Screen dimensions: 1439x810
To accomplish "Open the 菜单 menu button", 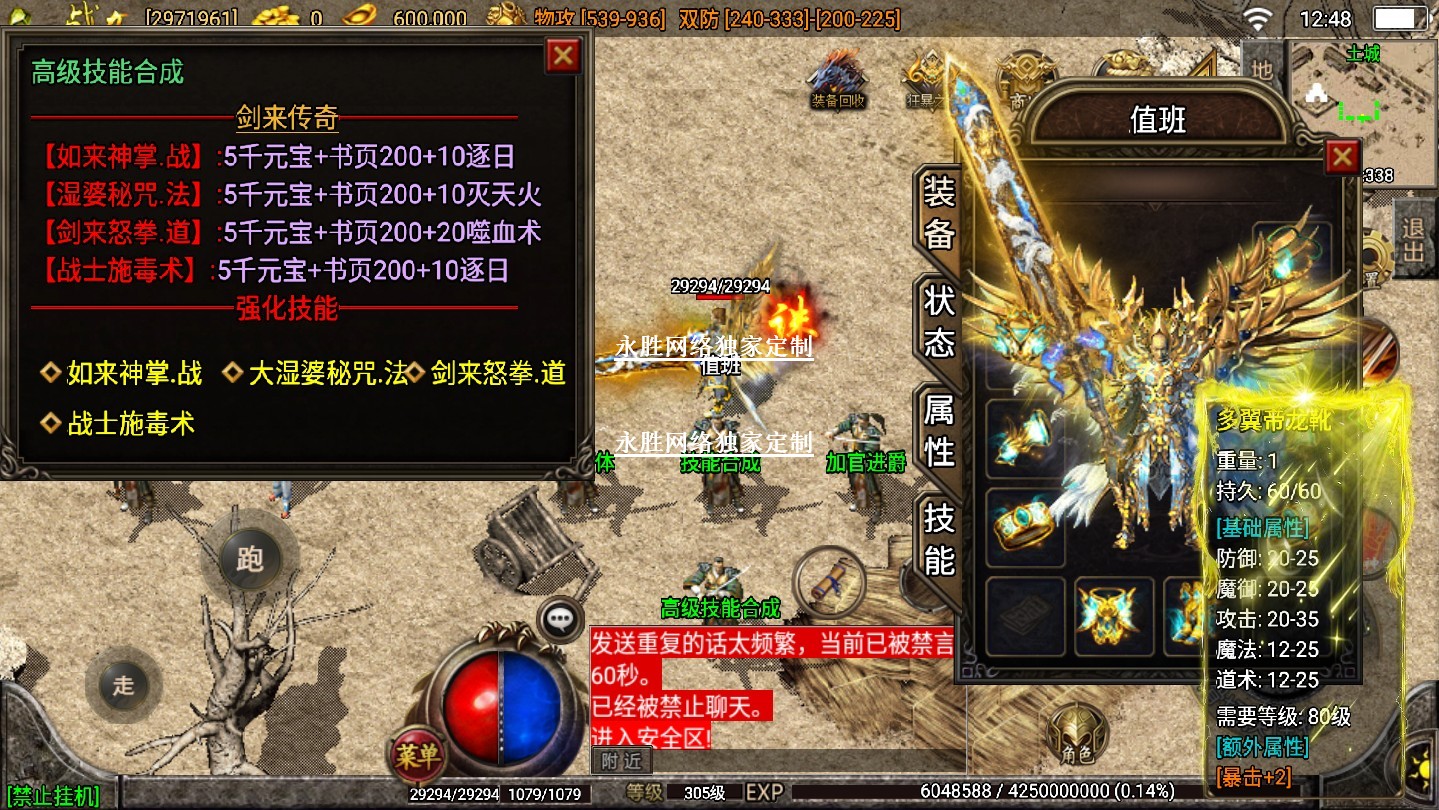I will tap(416, 755).
